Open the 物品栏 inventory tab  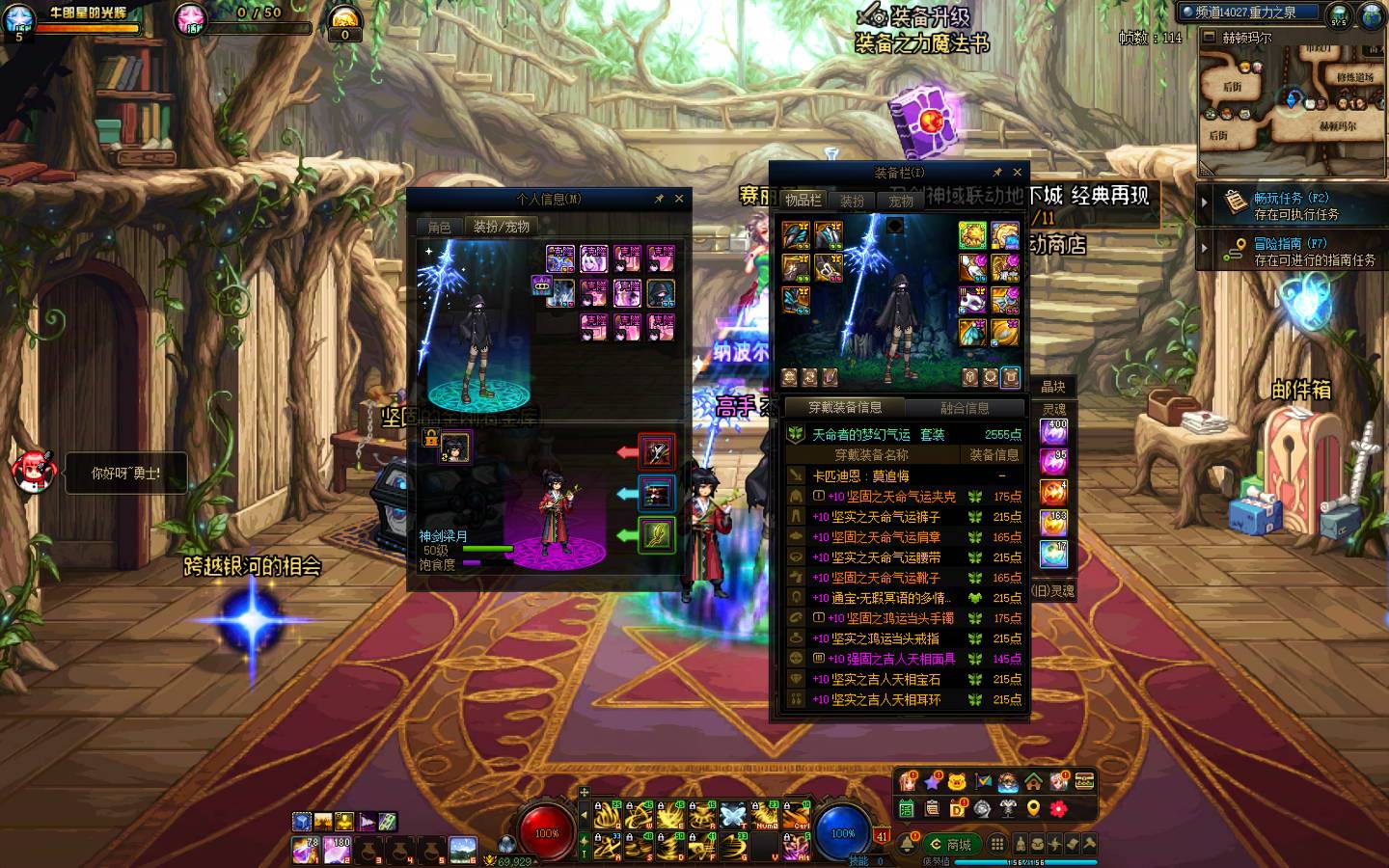tap(803, 201)
